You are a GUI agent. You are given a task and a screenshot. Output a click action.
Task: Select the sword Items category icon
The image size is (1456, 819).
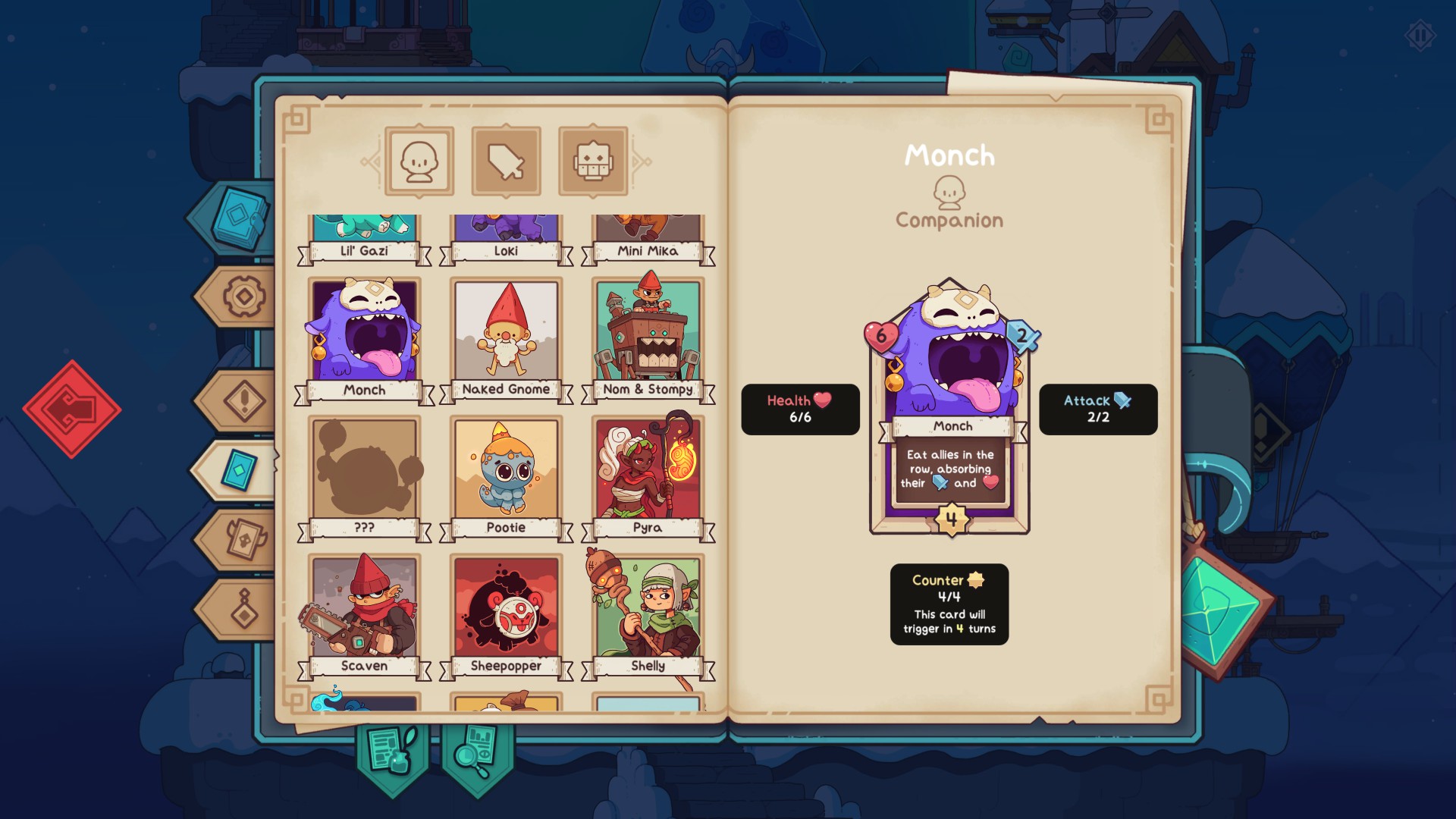coord(505,160)
